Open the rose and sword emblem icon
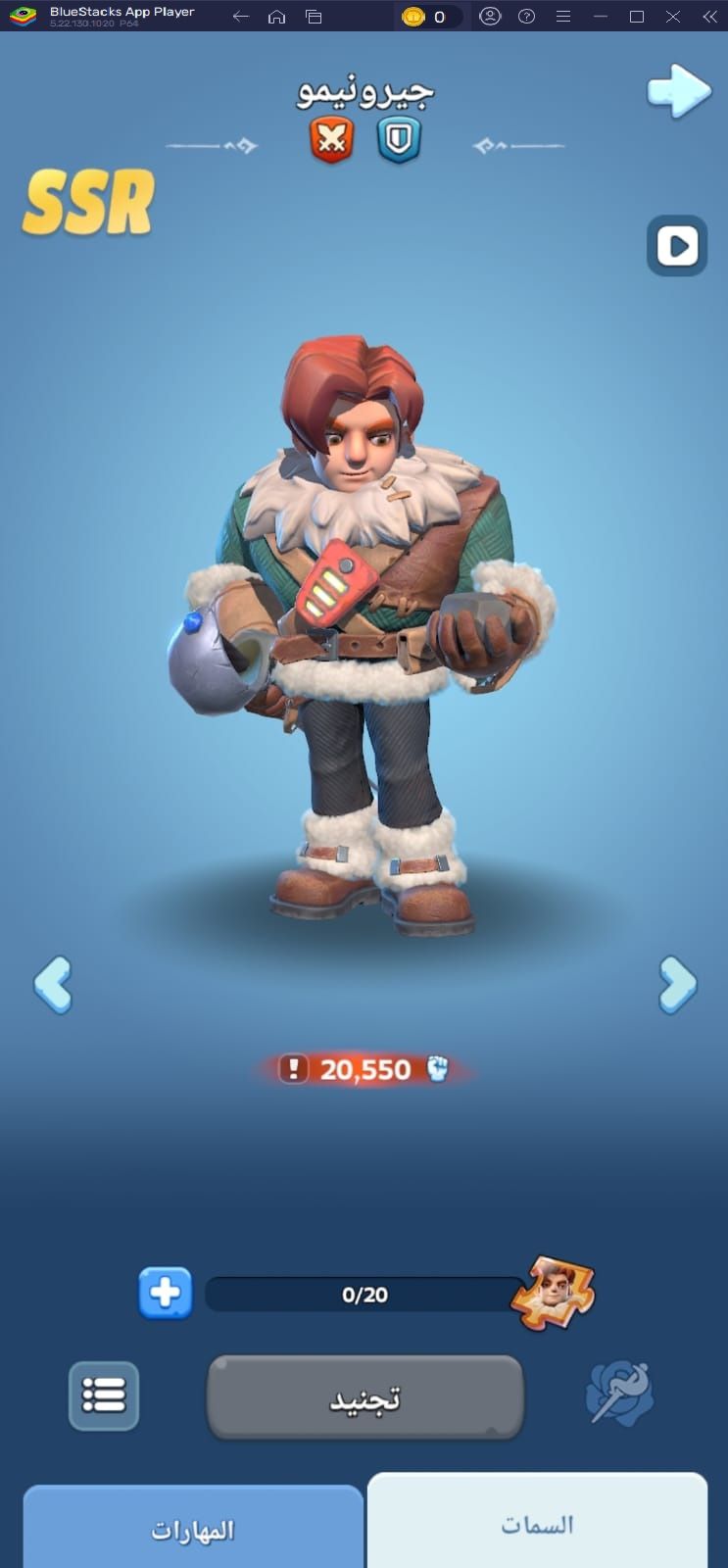The height and width of the screenshot is (1568, 728). click(619, 1393)
